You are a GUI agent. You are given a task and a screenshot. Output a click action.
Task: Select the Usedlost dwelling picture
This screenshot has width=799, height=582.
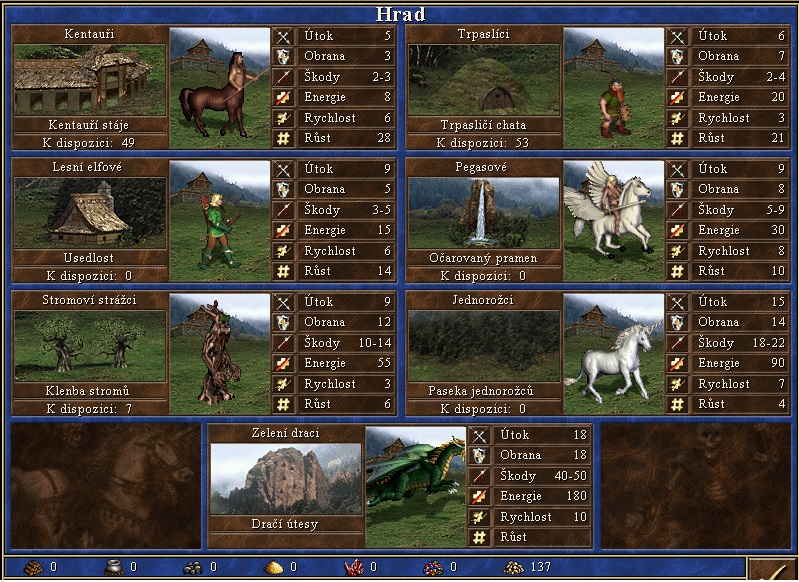[x=90, y=213]
